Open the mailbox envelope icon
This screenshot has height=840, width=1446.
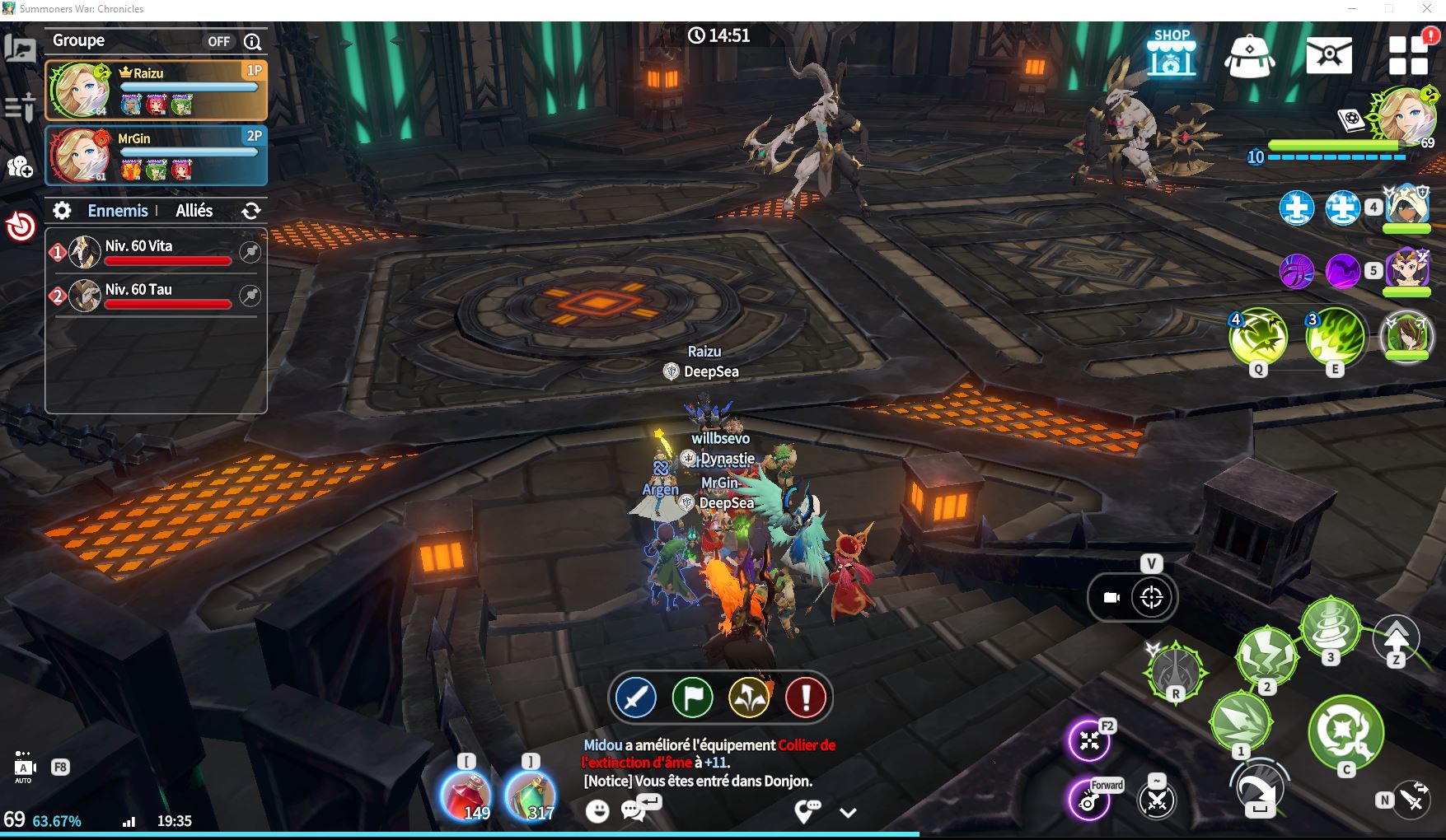(x=1328, y=55)
